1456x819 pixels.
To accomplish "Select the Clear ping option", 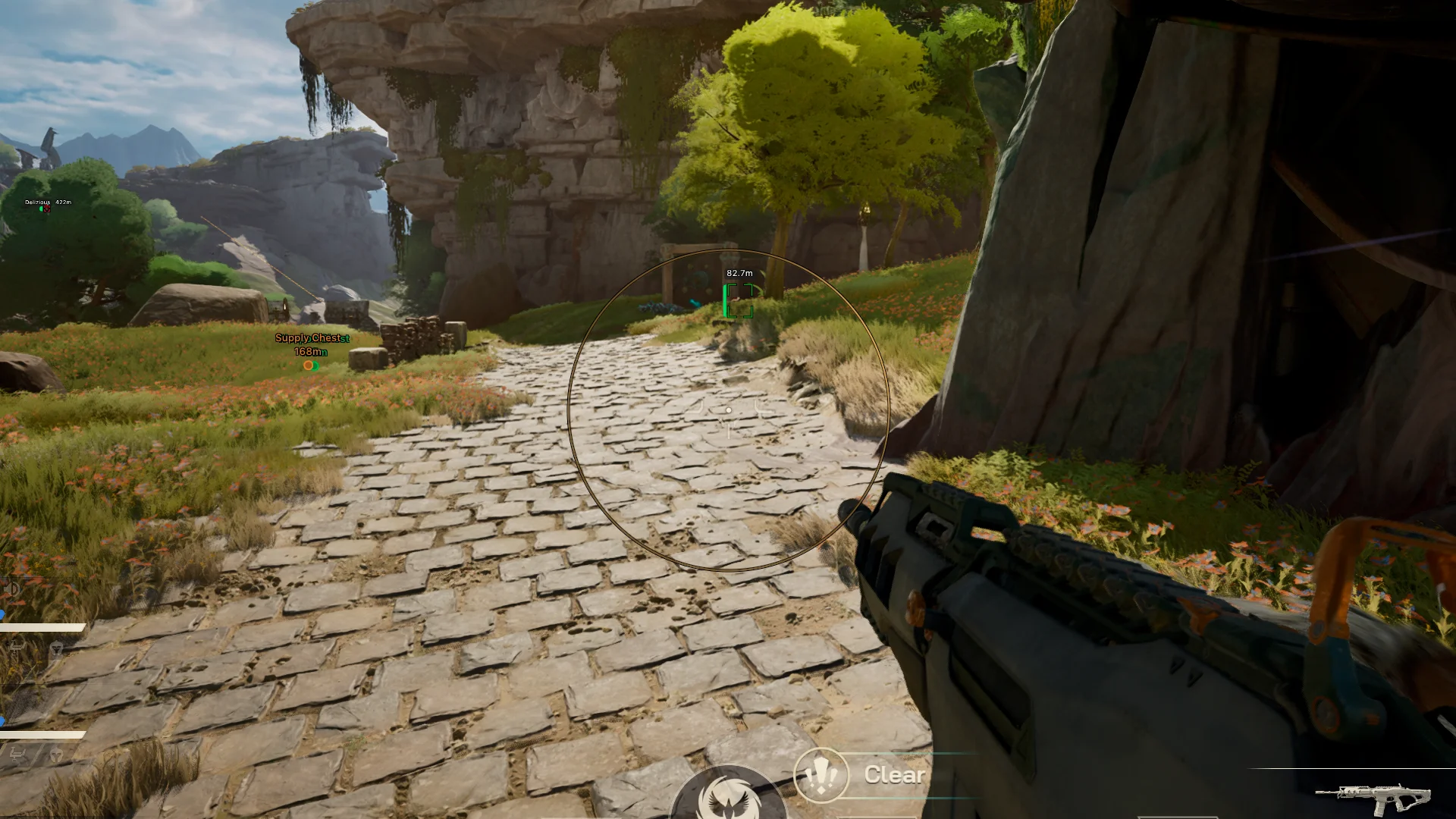I will coord(894,774).
